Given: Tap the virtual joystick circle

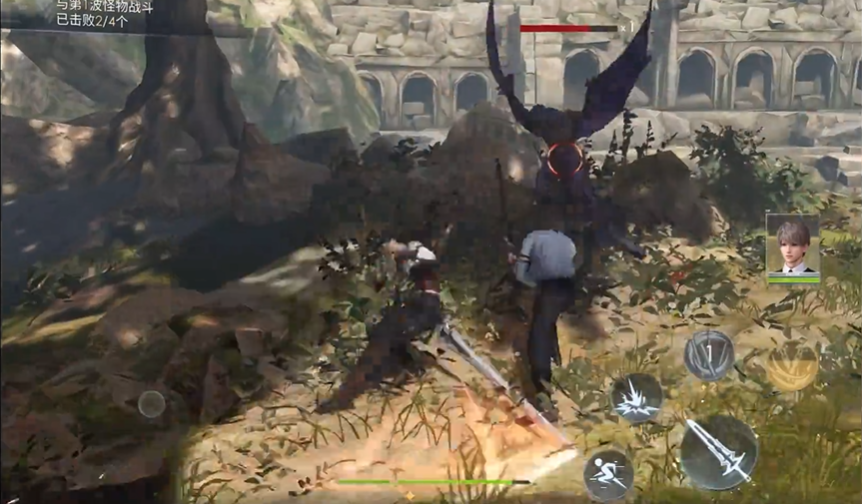Looking at the screenshot, I should 152,404.
